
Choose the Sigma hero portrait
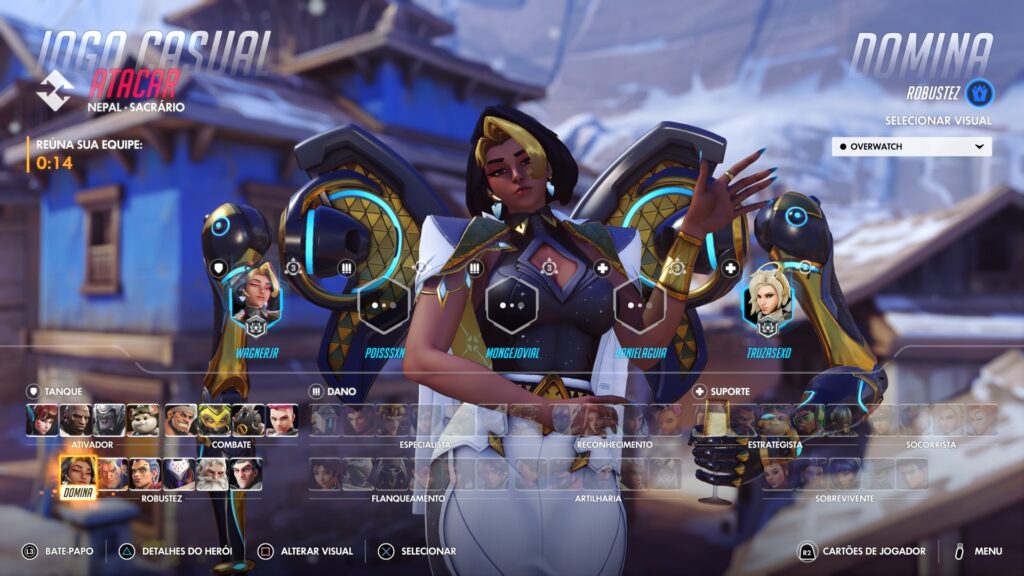click(247, 473)
